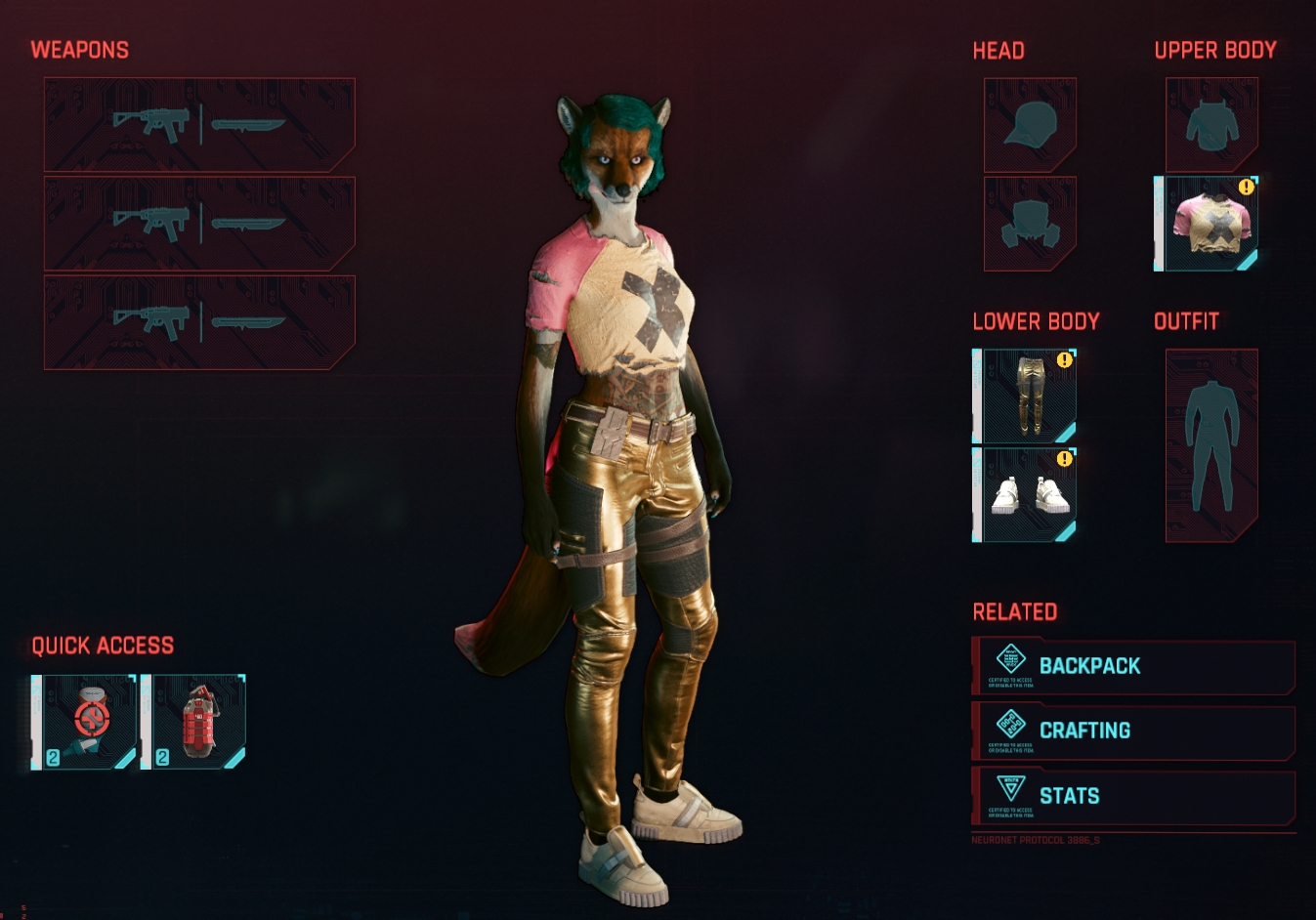Select the empty outer jacket slot
Viewport: 1316px width, 920px height.
(1211, 125)
